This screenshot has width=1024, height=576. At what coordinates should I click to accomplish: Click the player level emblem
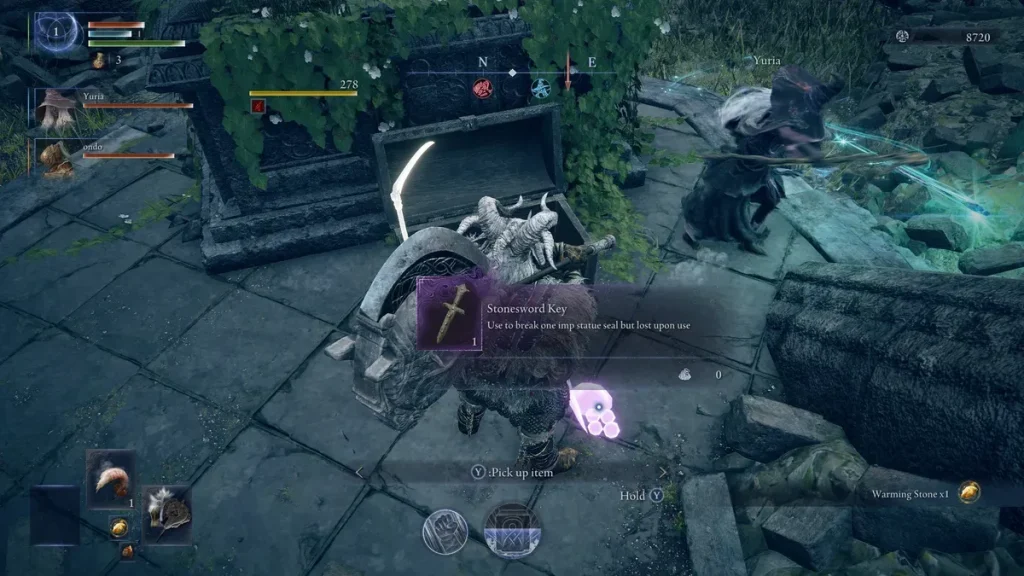tap(57, 35)
